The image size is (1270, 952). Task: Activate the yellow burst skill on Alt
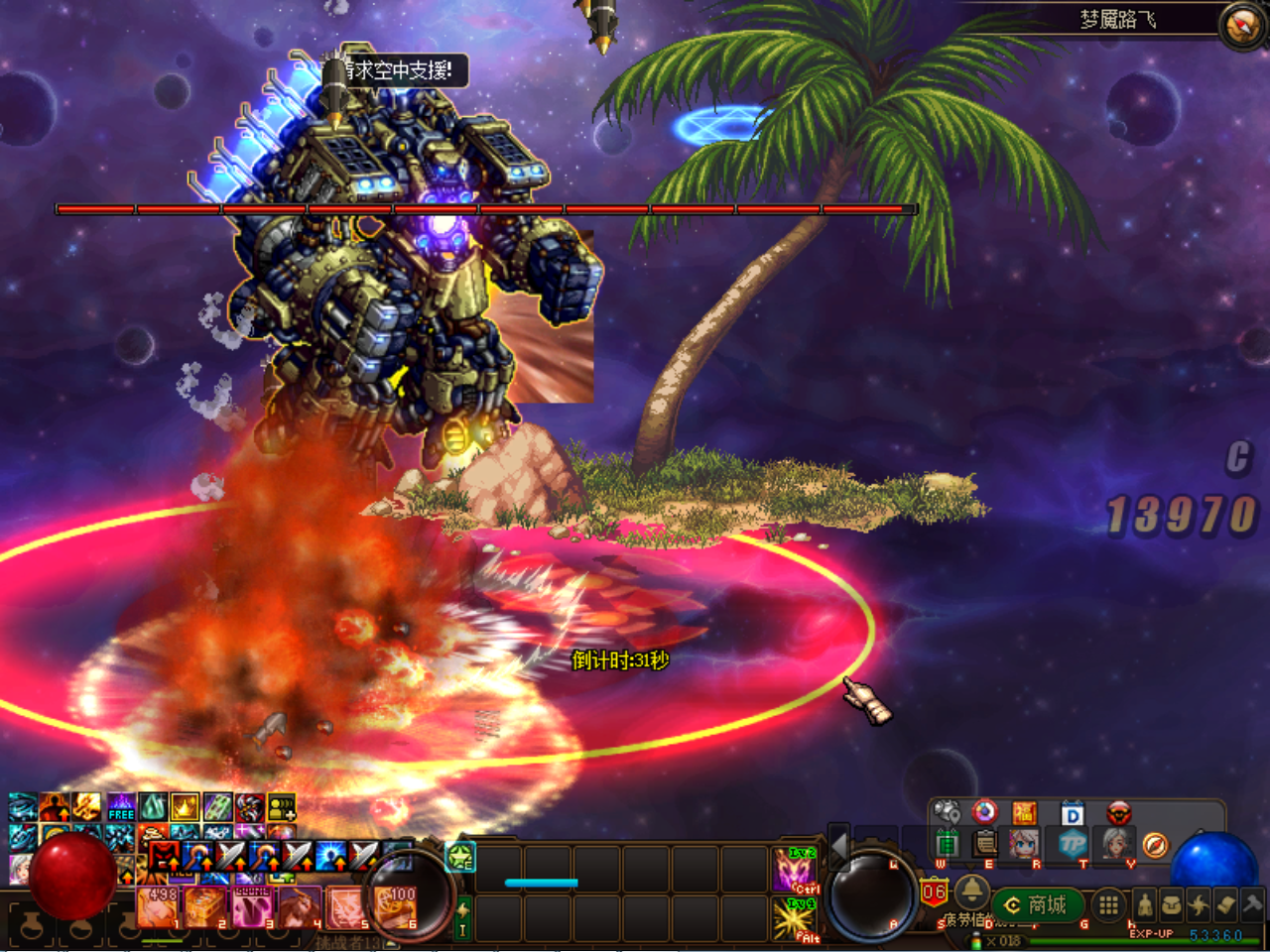795,918
